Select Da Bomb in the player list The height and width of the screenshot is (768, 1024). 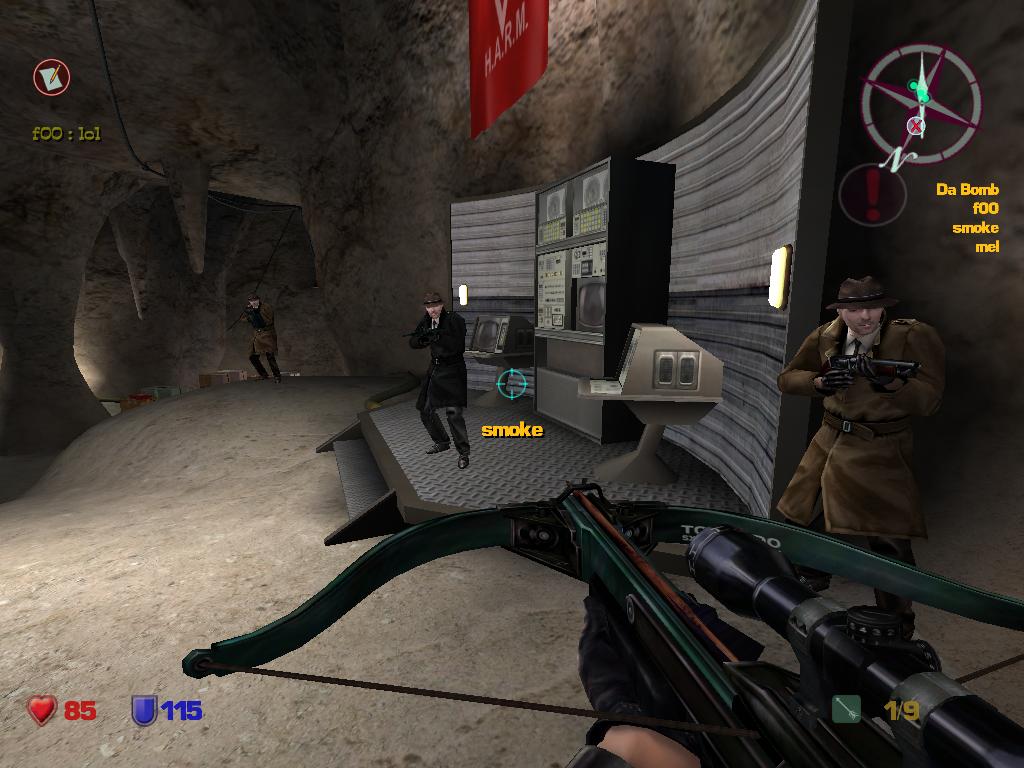tap(967, 189)
